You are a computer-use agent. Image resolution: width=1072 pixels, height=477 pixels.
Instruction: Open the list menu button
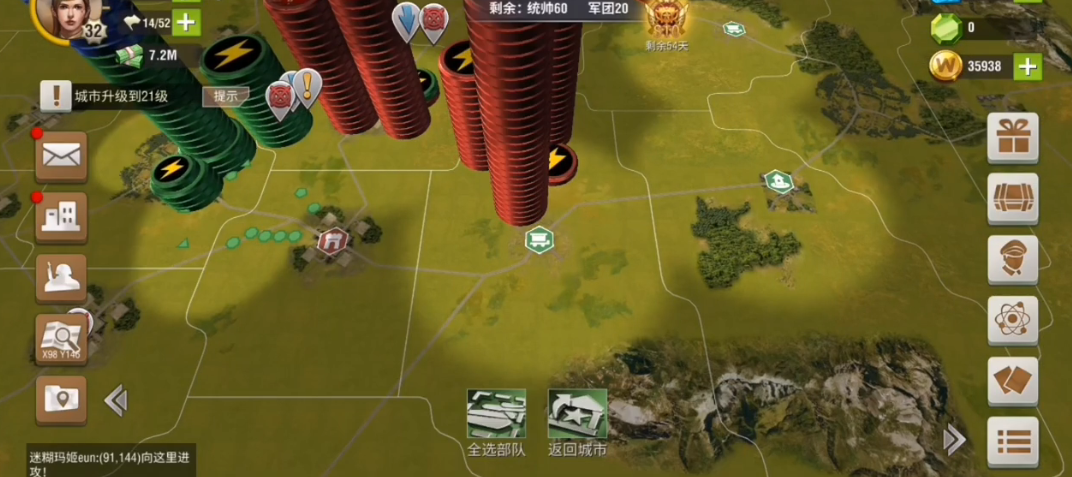(1012, 441)
